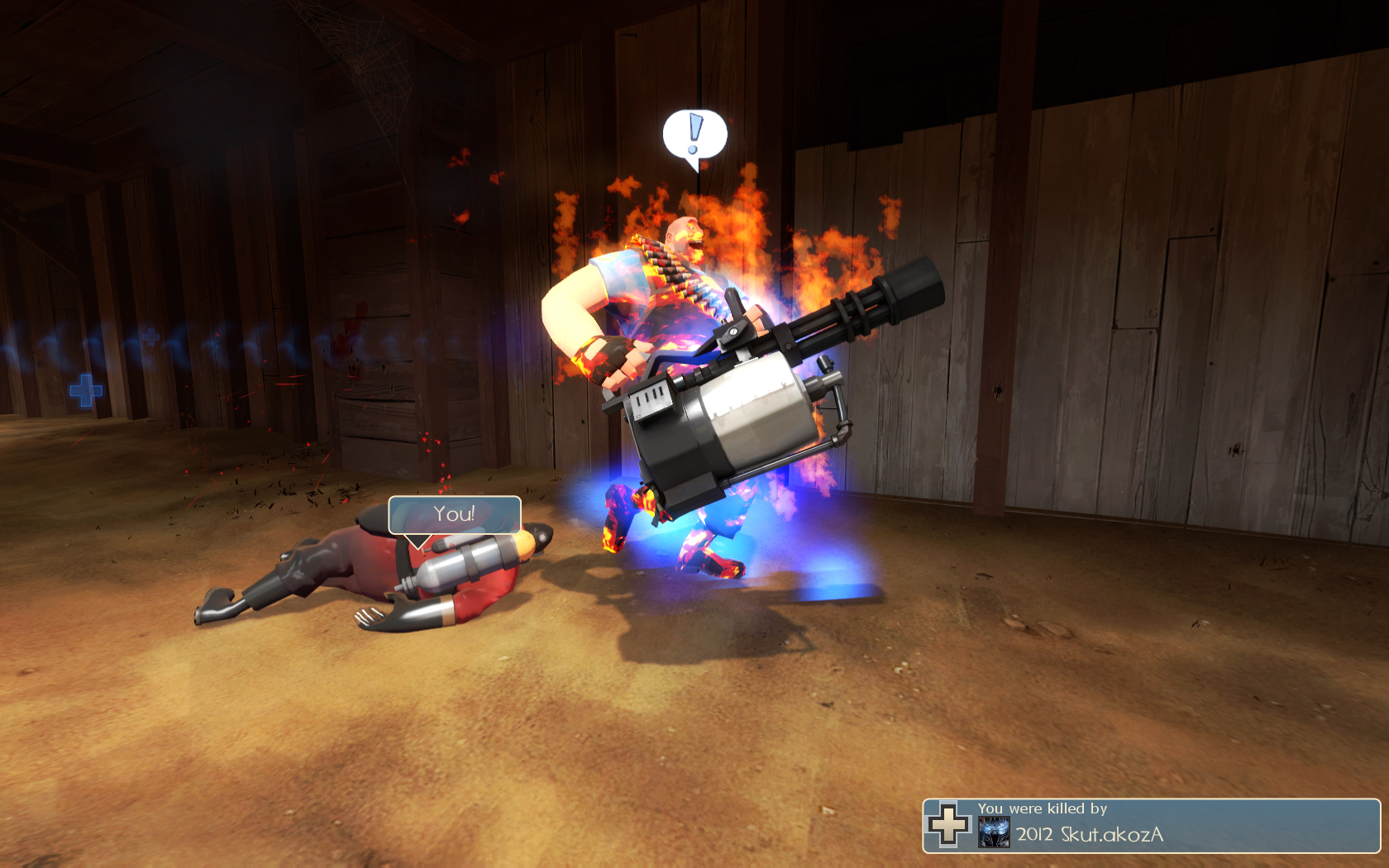Select the killer name 2012 Skut.akozA
This screenshot has width=1389, height=868.
pos(1090,834)
